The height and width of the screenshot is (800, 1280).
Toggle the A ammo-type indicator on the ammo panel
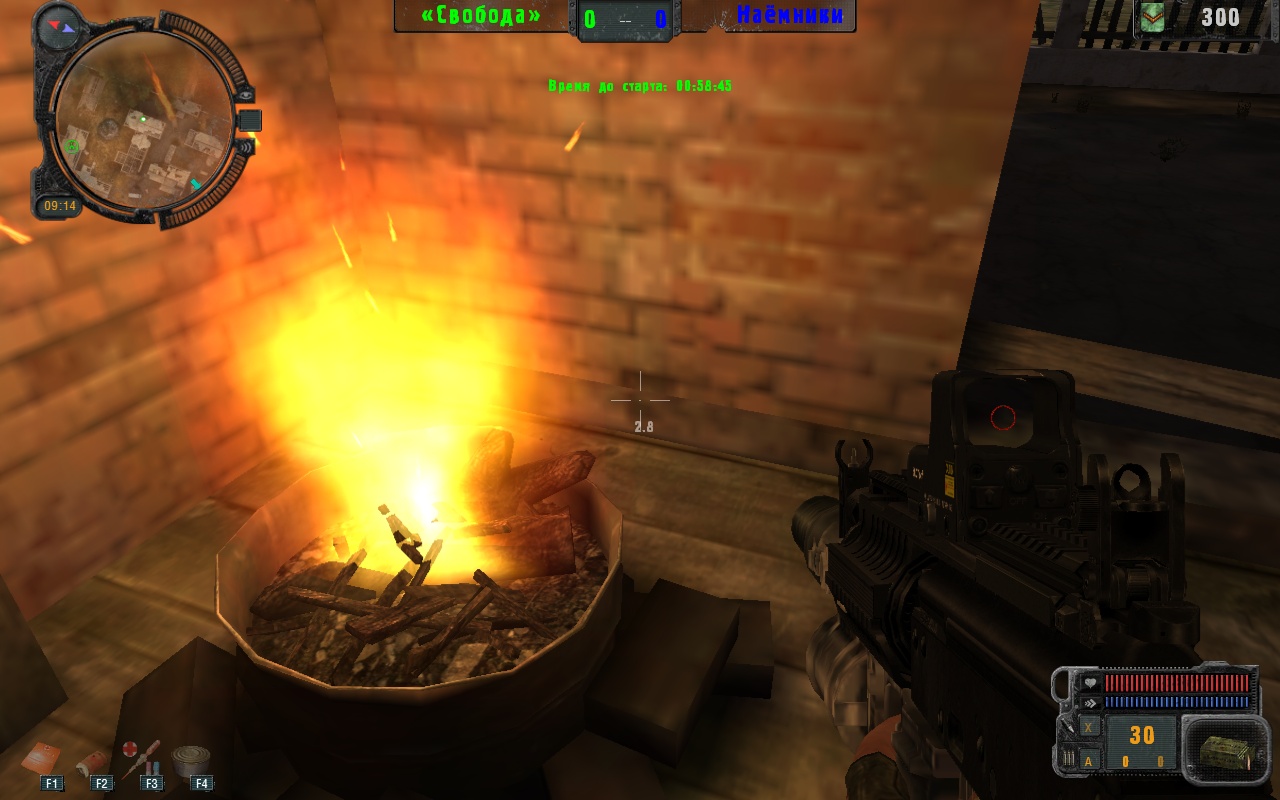pyautogui.click(x=1088, y=760)
